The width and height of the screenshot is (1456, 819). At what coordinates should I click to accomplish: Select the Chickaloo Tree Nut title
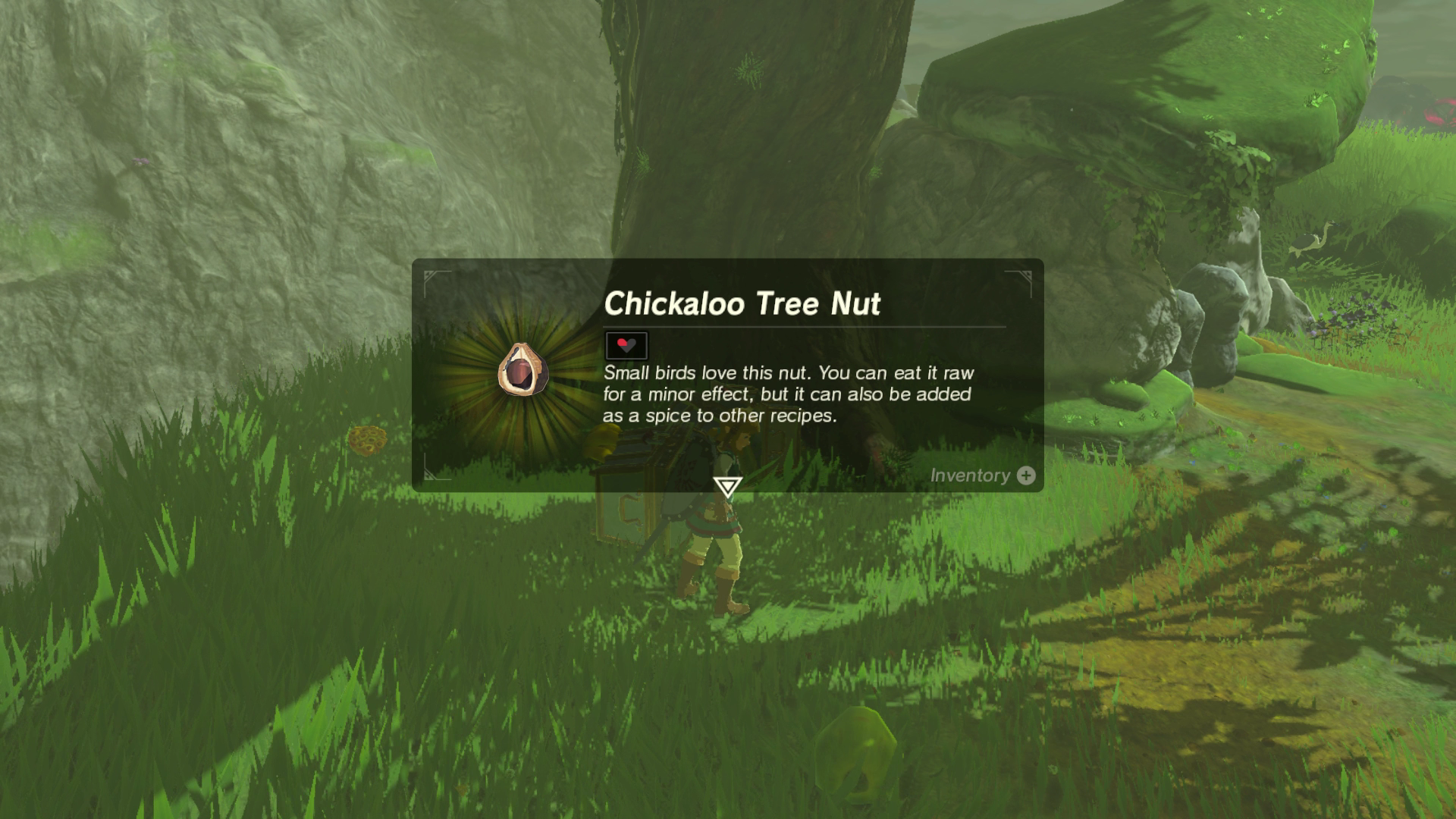point(743,303)
